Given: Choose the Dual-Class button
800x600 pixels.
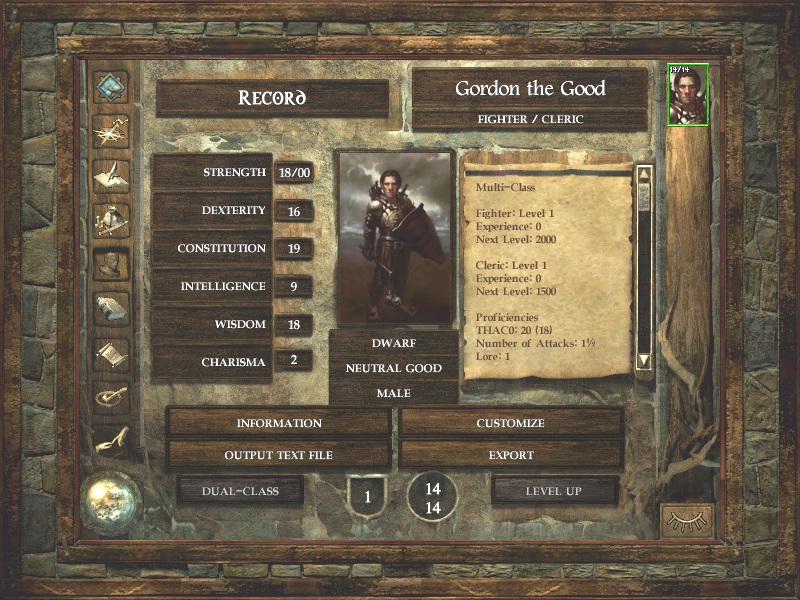Looking at the screenshot, I should coord(240,491).
